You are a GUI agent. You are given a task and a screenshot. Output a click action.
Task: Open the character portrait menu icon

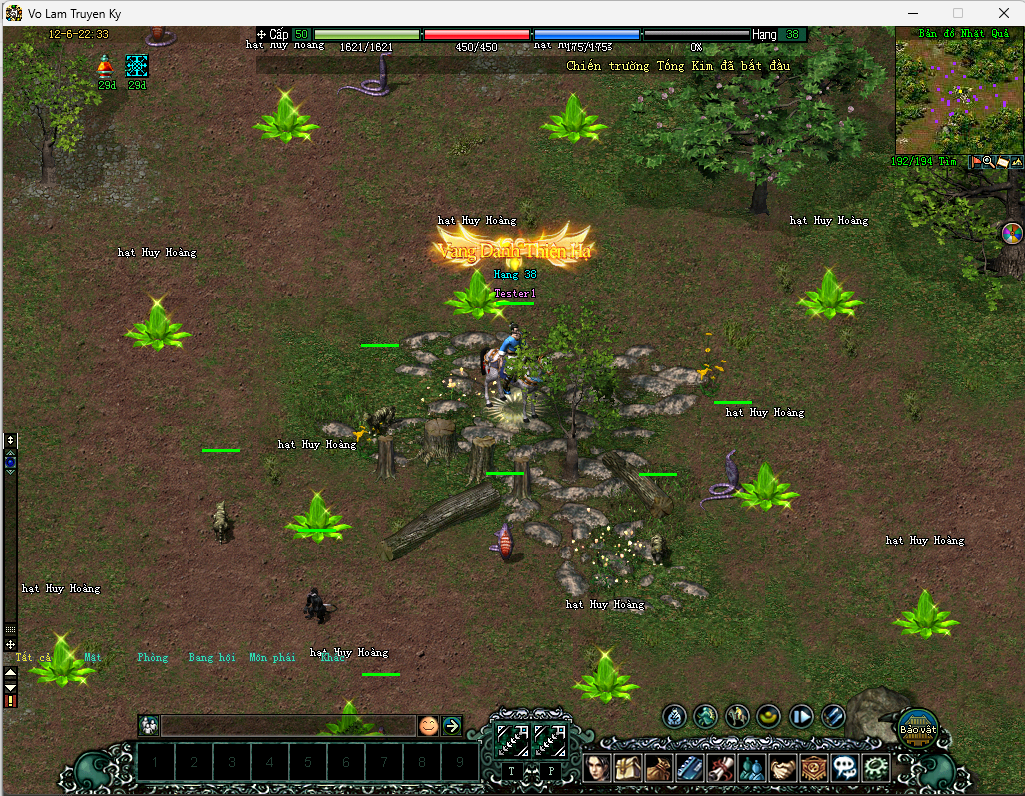(596, 767)
